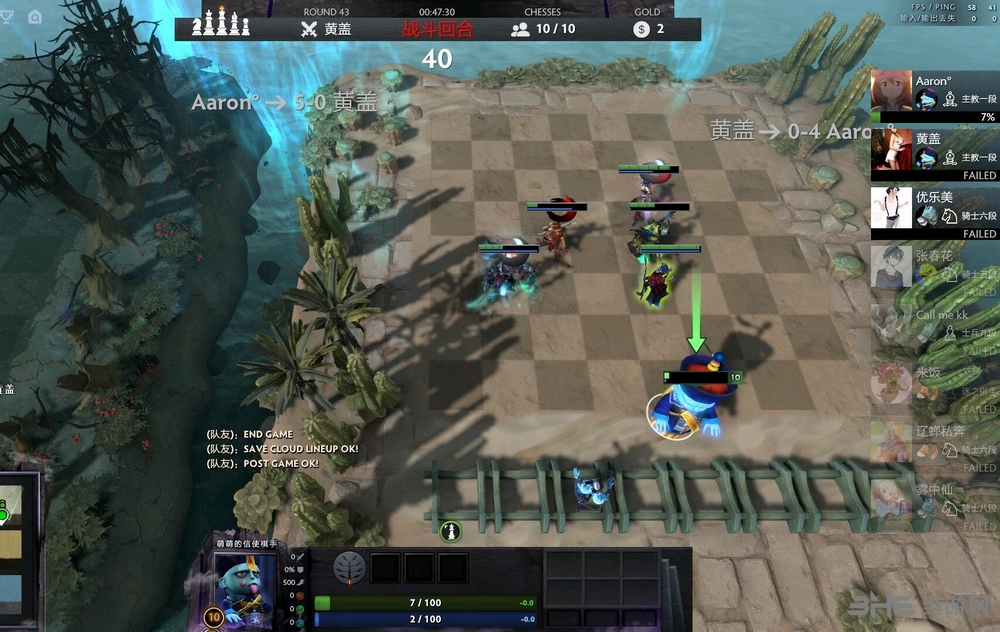Click the gold coin icon
The width and height of the screenshot is (1000, 632).
641,29
